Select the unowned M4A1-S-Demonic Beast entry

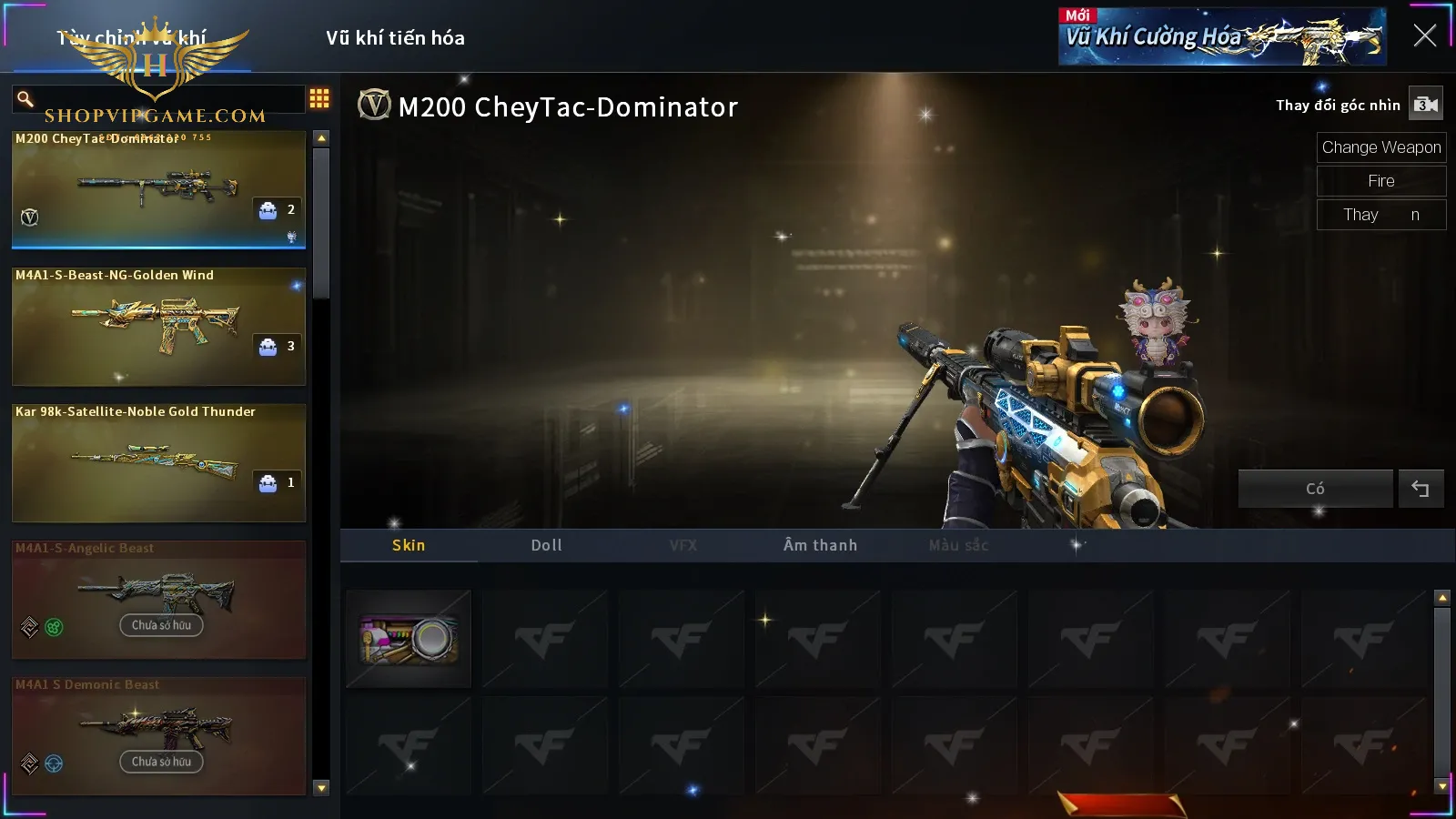158,735
